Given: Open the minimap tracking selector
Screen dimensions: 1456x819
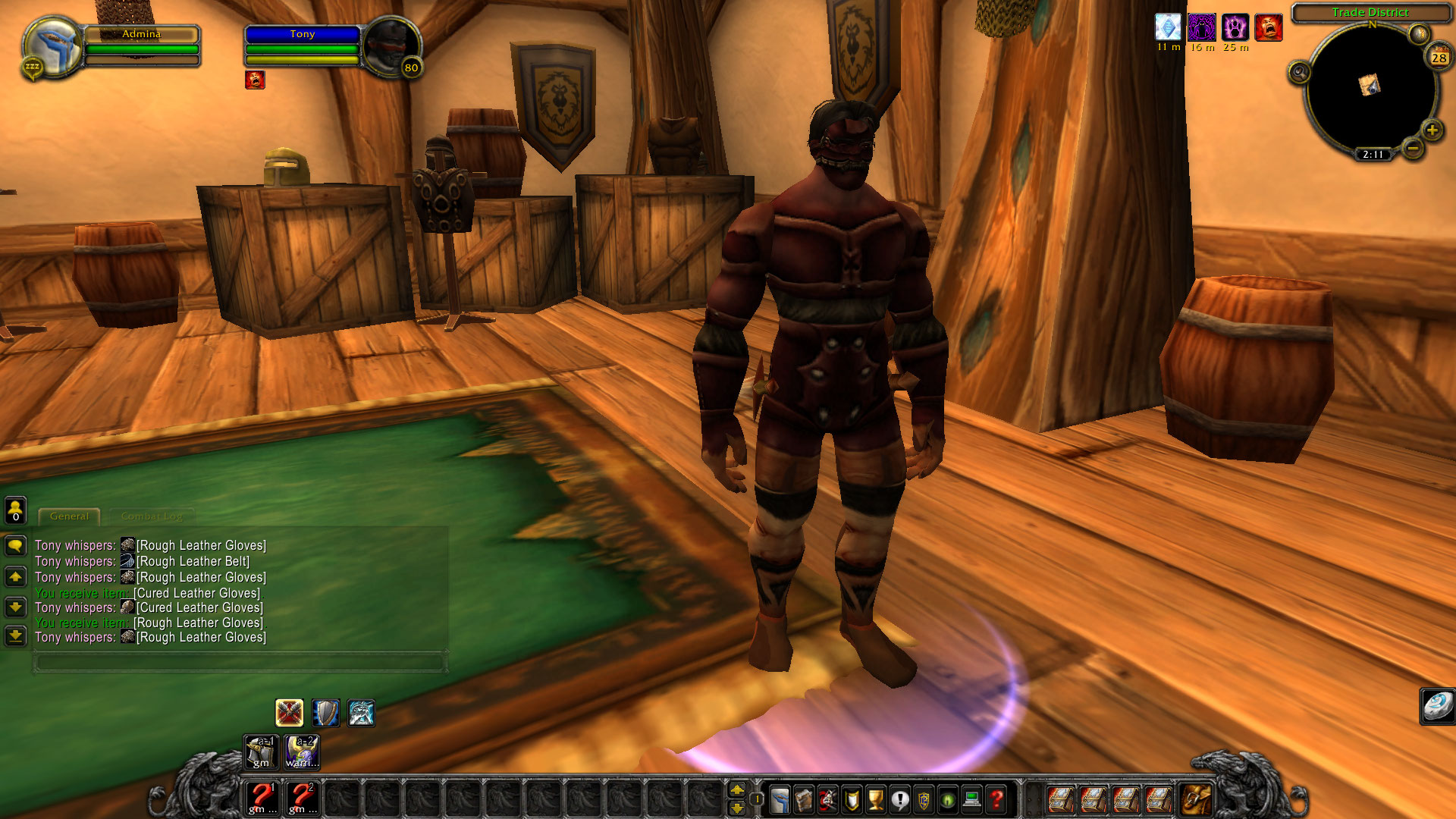Looking at the screenshot, I should (1298, 73).
